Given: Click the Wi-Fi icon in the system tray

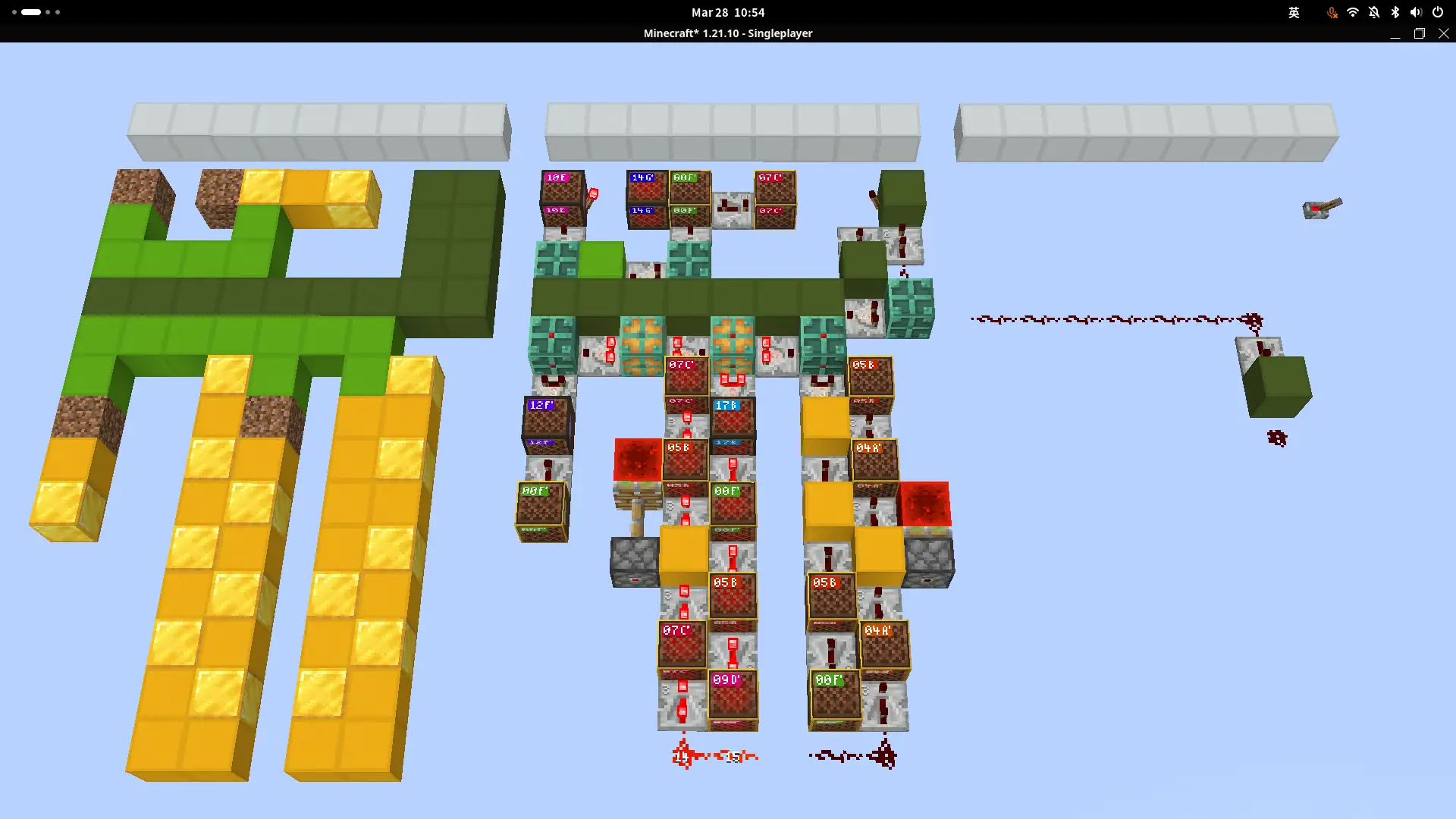Looking at the screenshot, I should [x=1353, y=12].
